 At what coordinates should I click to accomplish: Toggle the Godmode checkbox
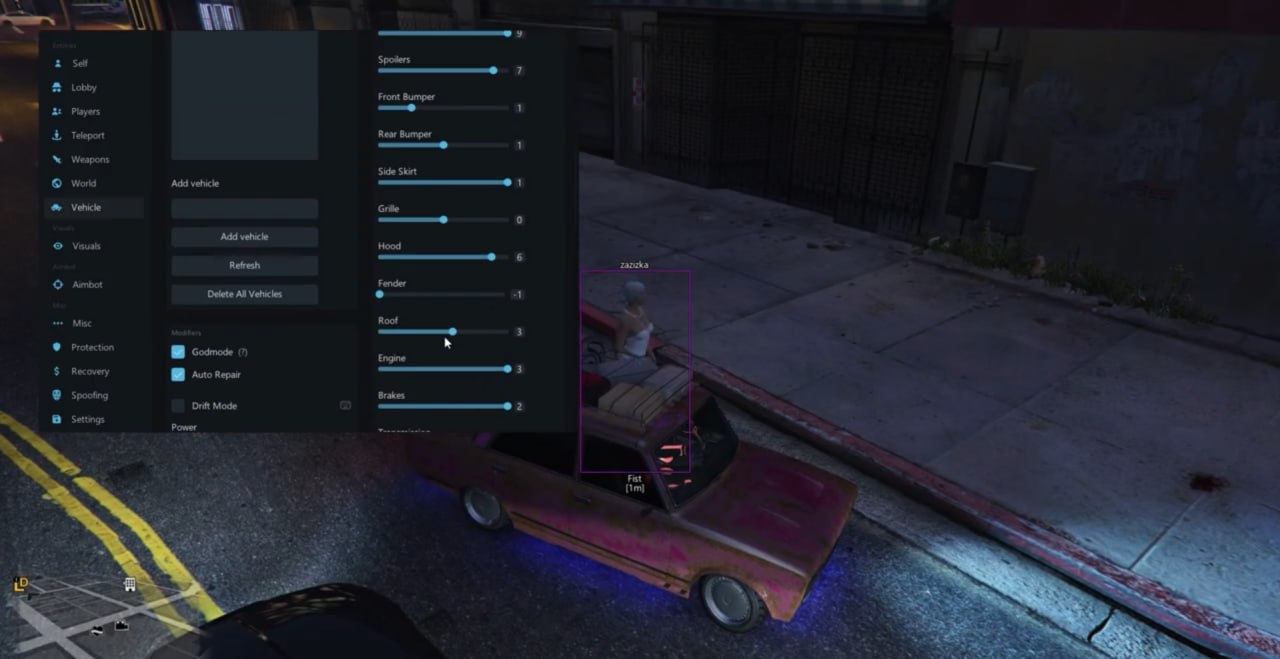[178, 352]
